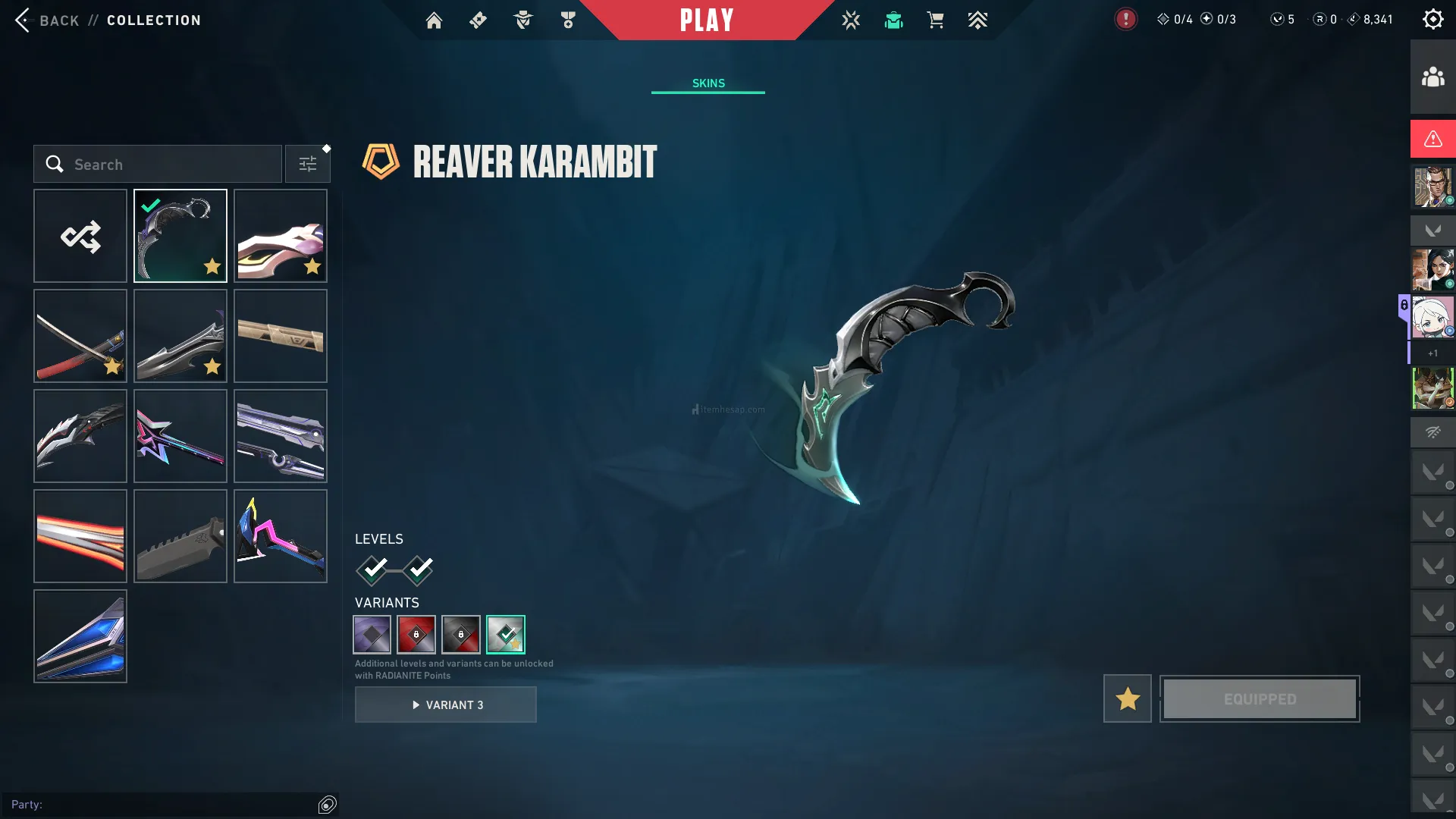Image resolution: width=1456 pixels, height=819 pixels.
Task: Click the red alert warning icon
Action: pyautogui.click(x=1432, y=139)
